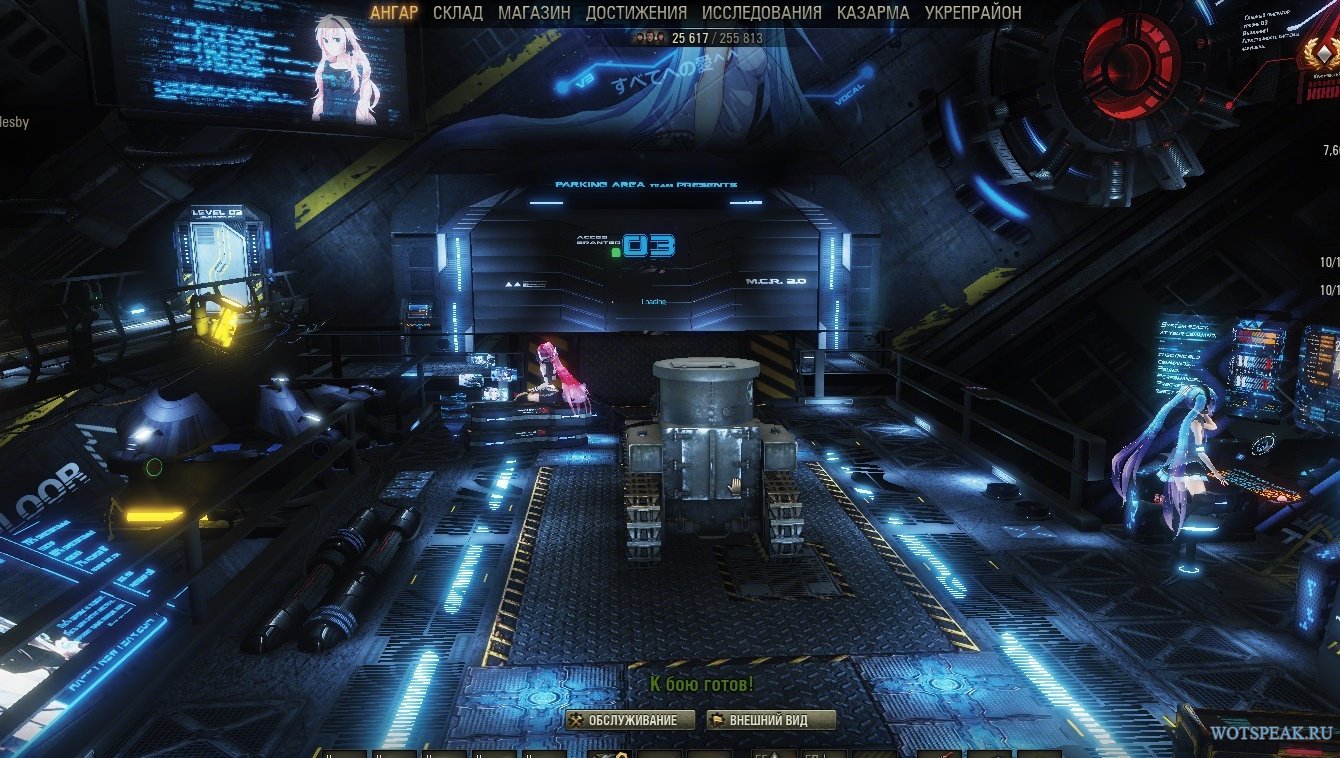Screen dimensions: 1340x758
Task: Go to the ДОСТИЖЕНИЯ tab
Action: point(636,13)
